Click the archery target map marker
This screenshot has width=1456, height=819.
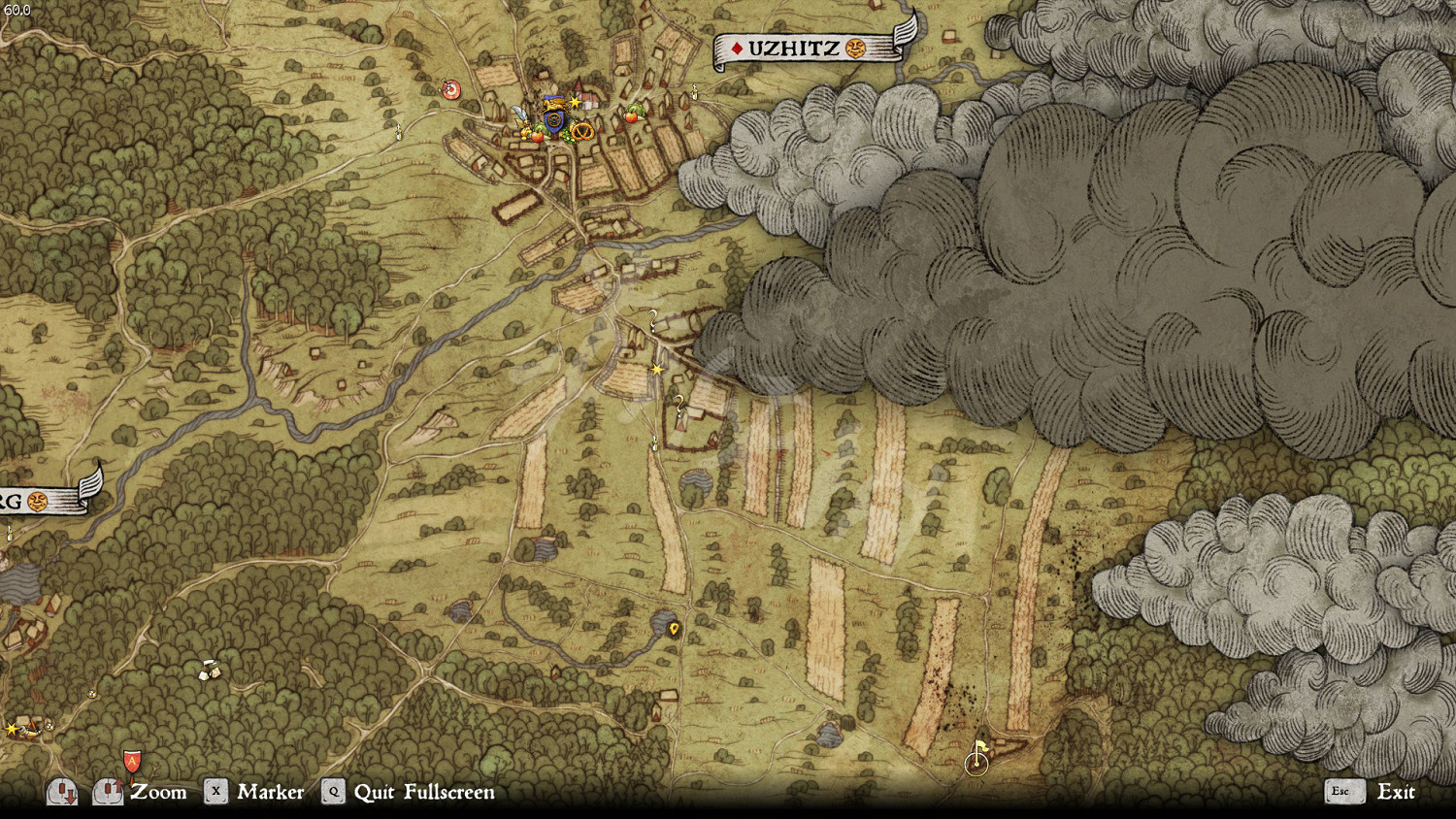coord(450,89)
